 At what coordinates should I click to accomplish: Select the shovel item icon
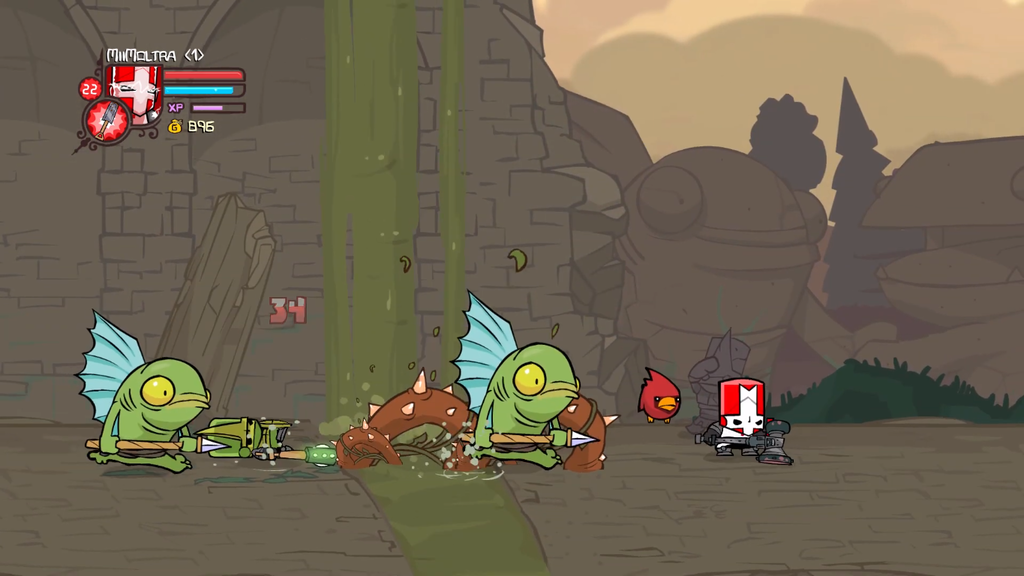105,121
